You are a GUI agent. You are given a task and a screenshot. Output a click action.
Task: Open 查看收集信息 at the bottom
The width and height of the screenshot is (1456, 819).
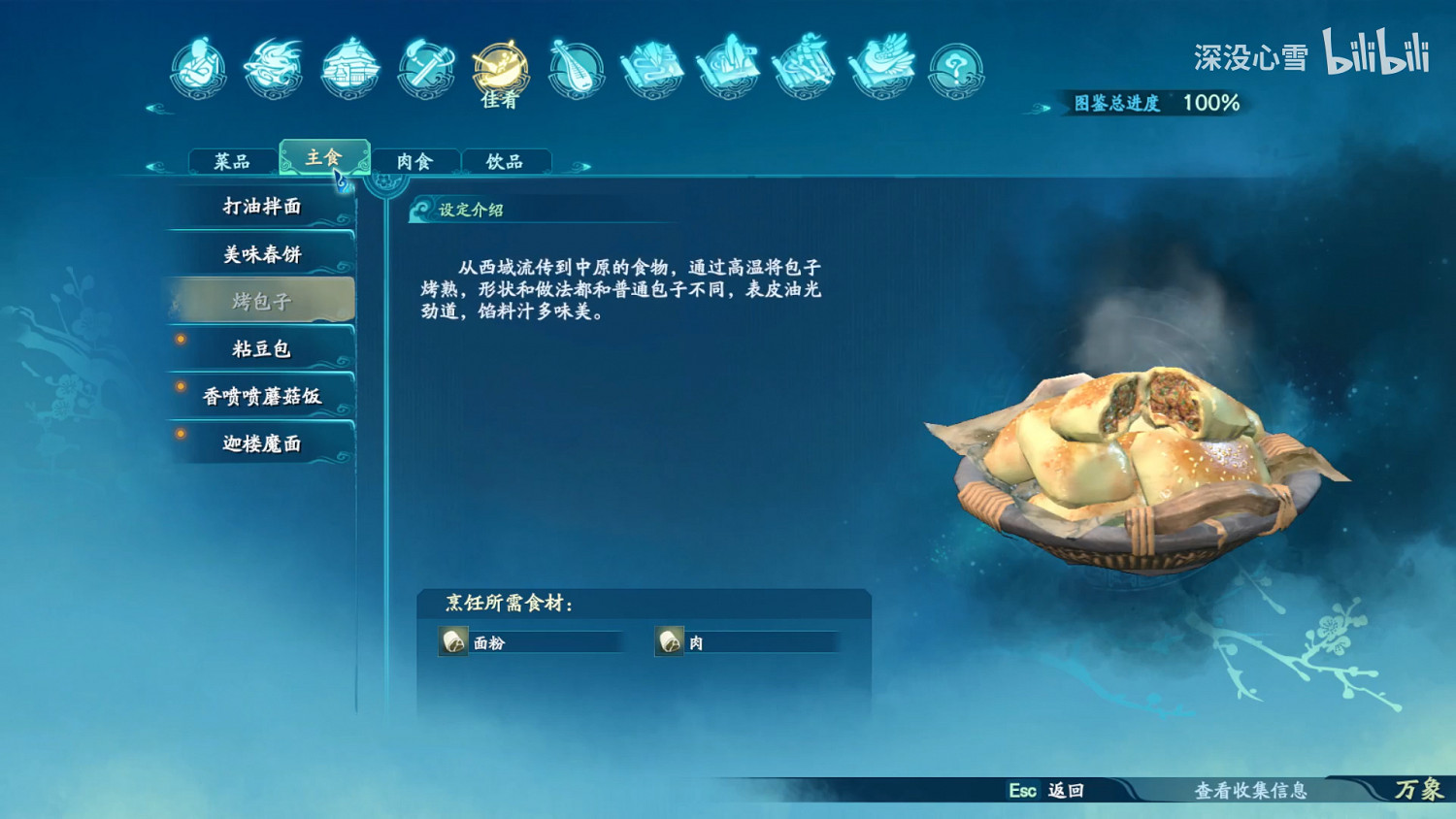pyautogui.click(x=1252, y=792)
